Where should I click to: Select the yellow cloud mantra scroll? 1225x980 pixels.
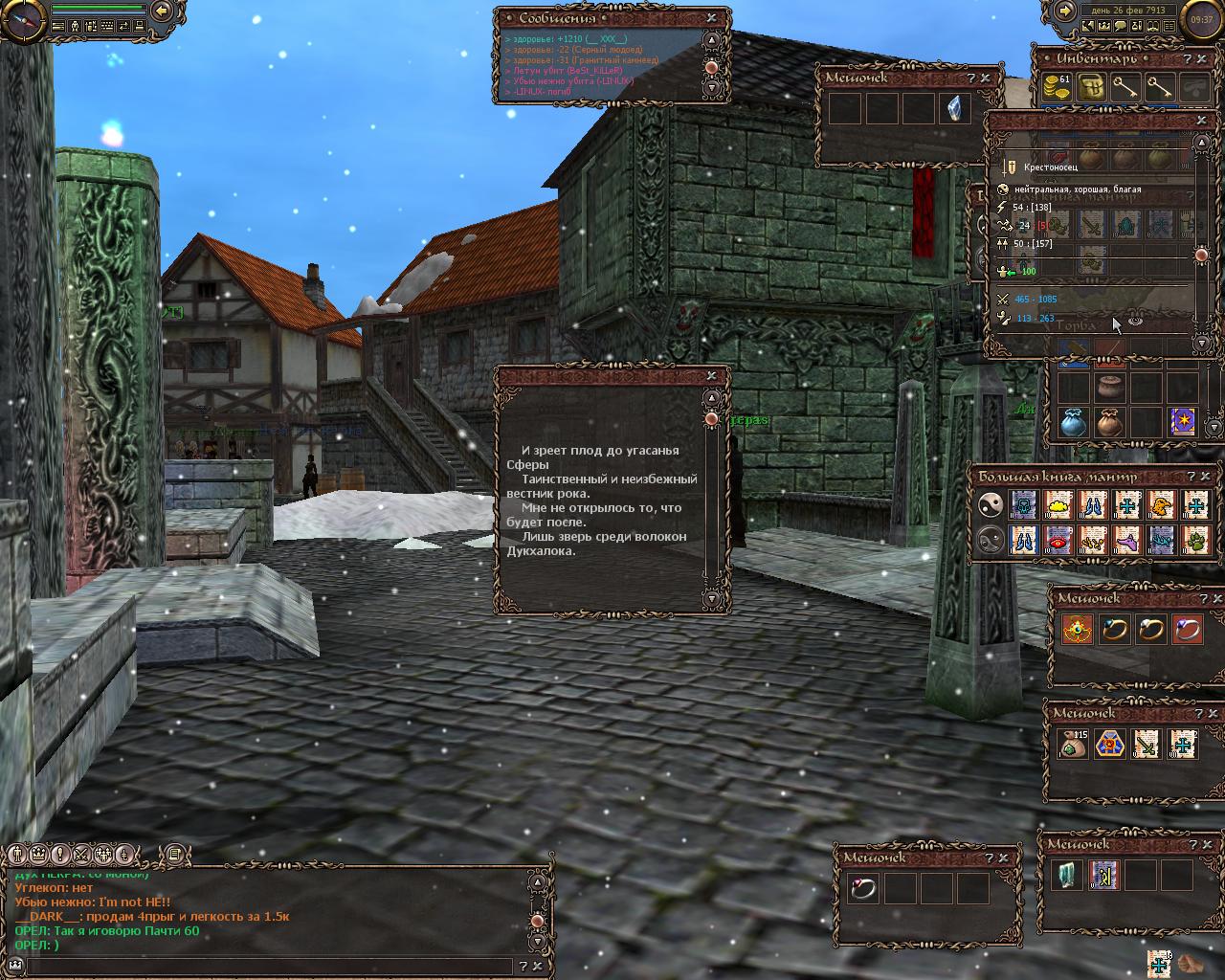click(x=1058, y=504)
